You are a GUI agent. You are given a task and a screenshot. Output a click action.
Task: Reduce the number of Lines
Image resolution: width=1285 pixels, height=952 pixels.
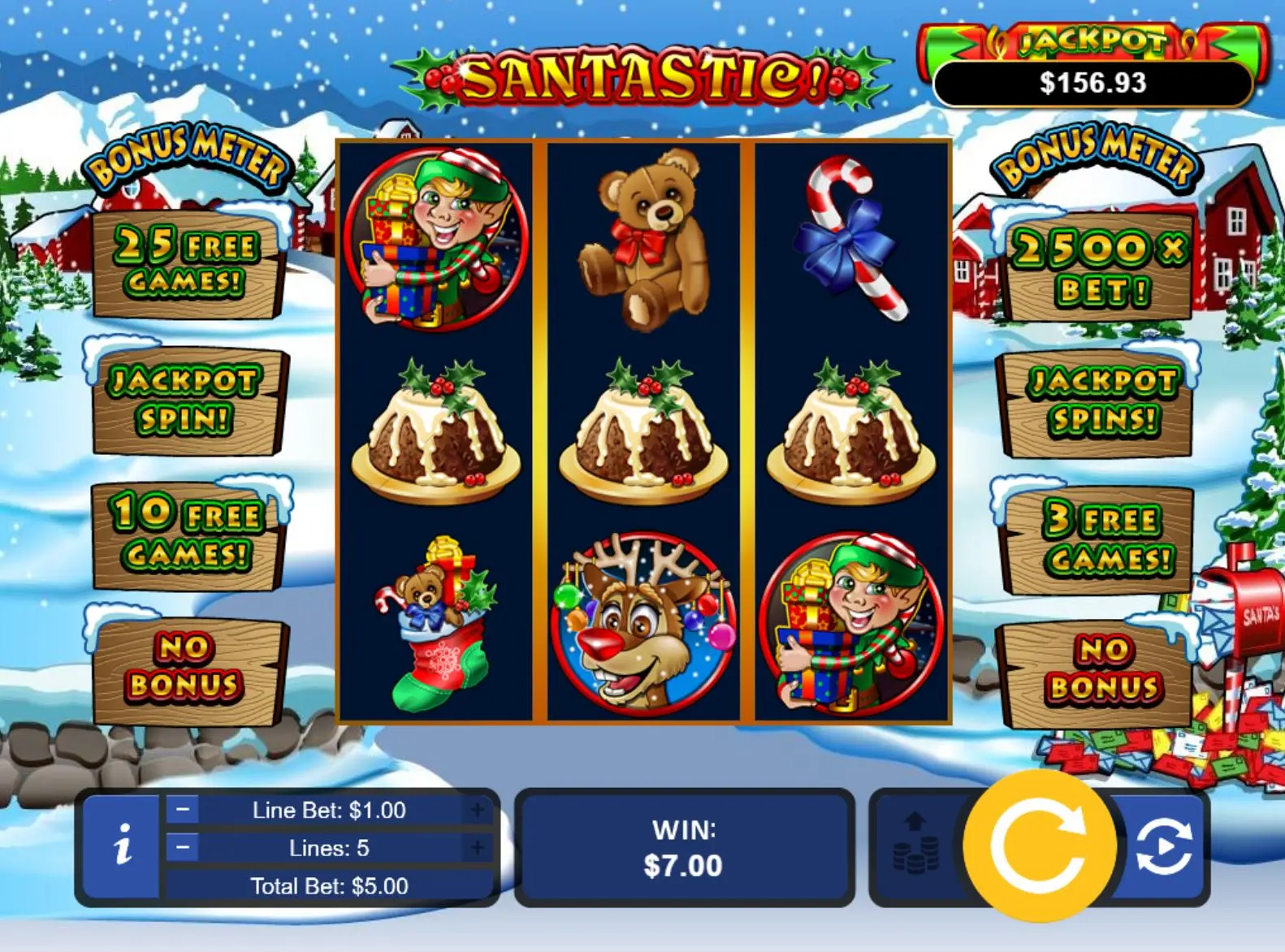(183, 848)
